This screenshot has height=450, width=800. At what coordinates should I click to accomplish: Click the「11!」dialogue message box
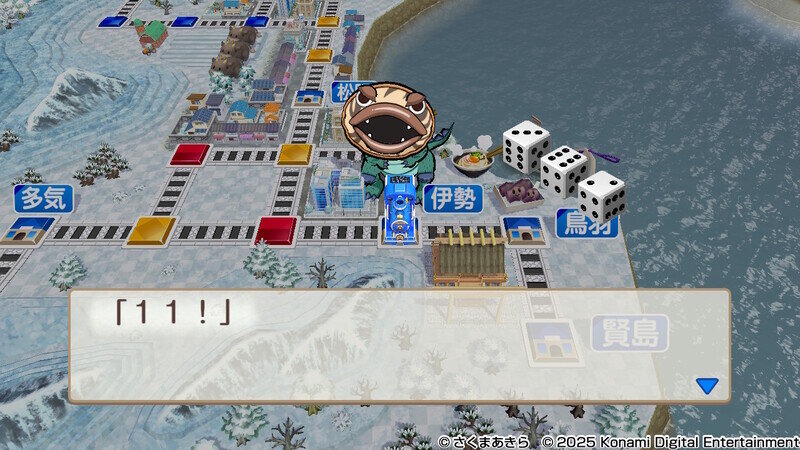pyautogui.click(x=398, y=346)
